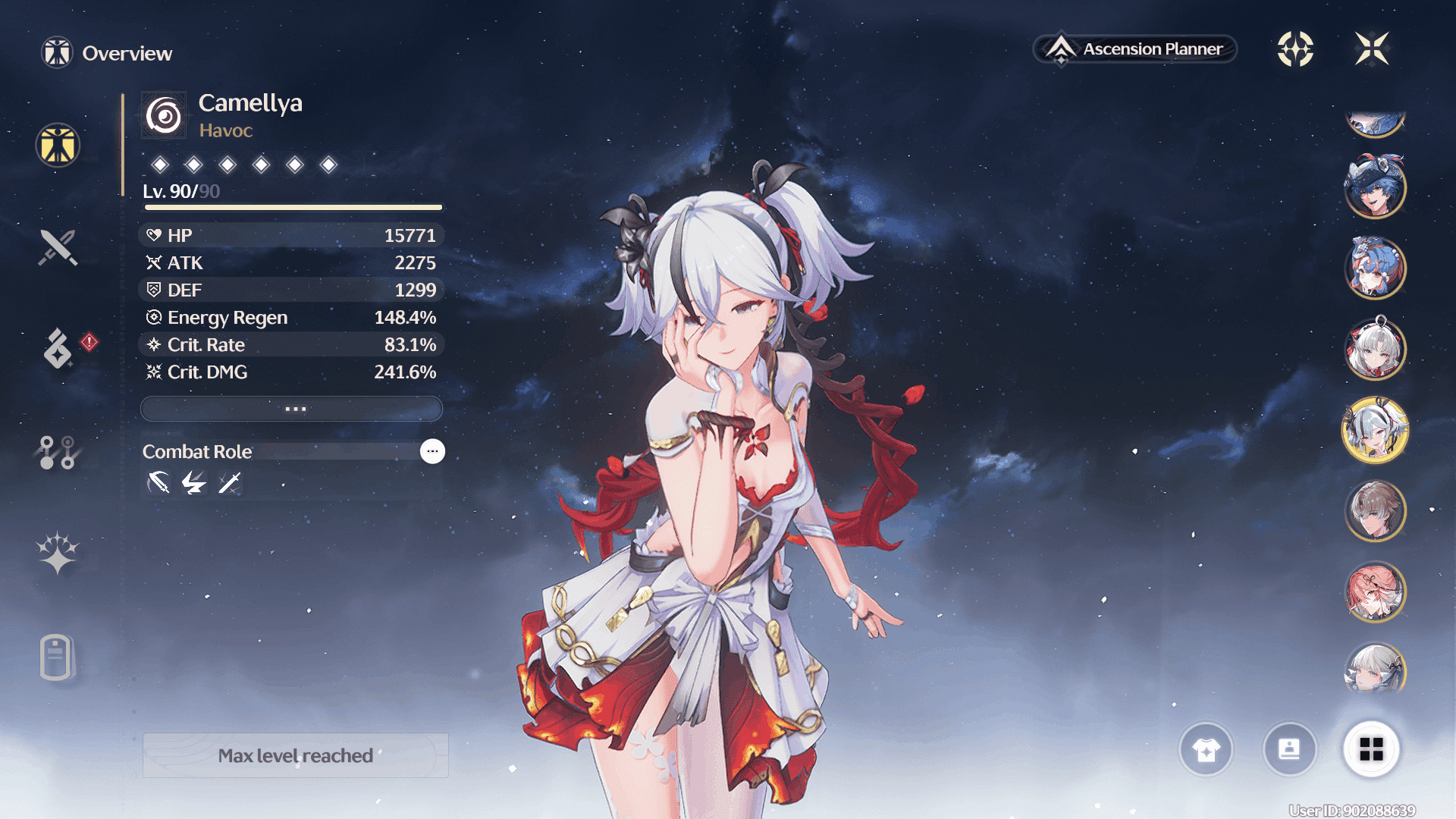Select the Overview tab figure icon

tap(58, 145)
